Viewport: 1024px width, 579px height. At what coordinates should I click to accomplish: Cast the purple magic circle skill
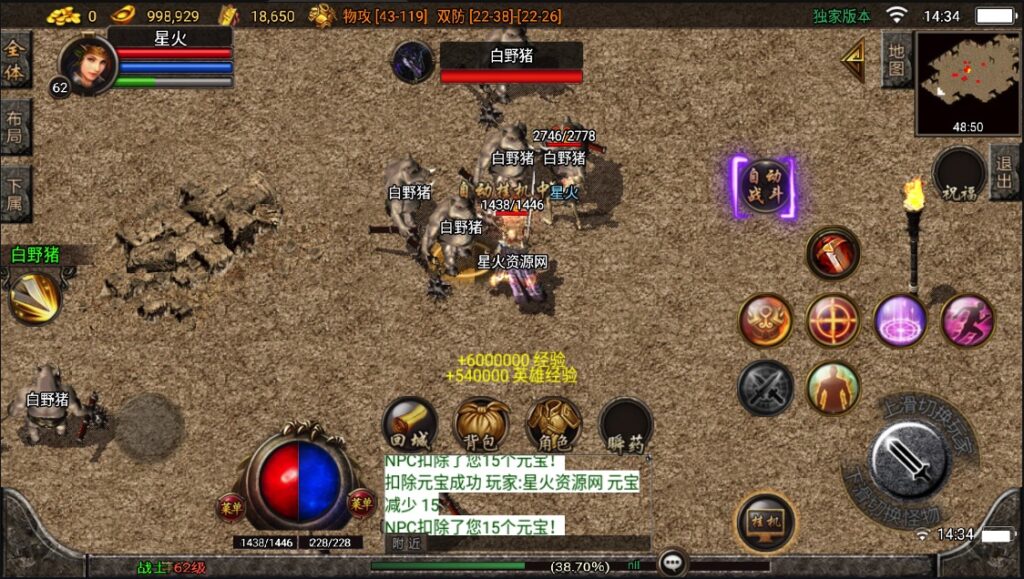(900, 320)
